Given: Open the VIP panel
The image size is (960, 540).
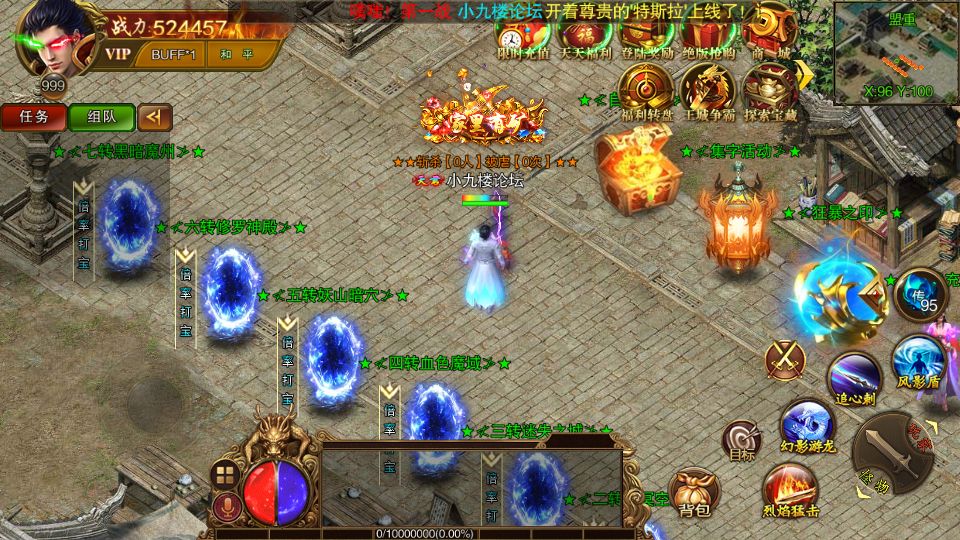Looking at the screenshot, I should click(118, 55).
